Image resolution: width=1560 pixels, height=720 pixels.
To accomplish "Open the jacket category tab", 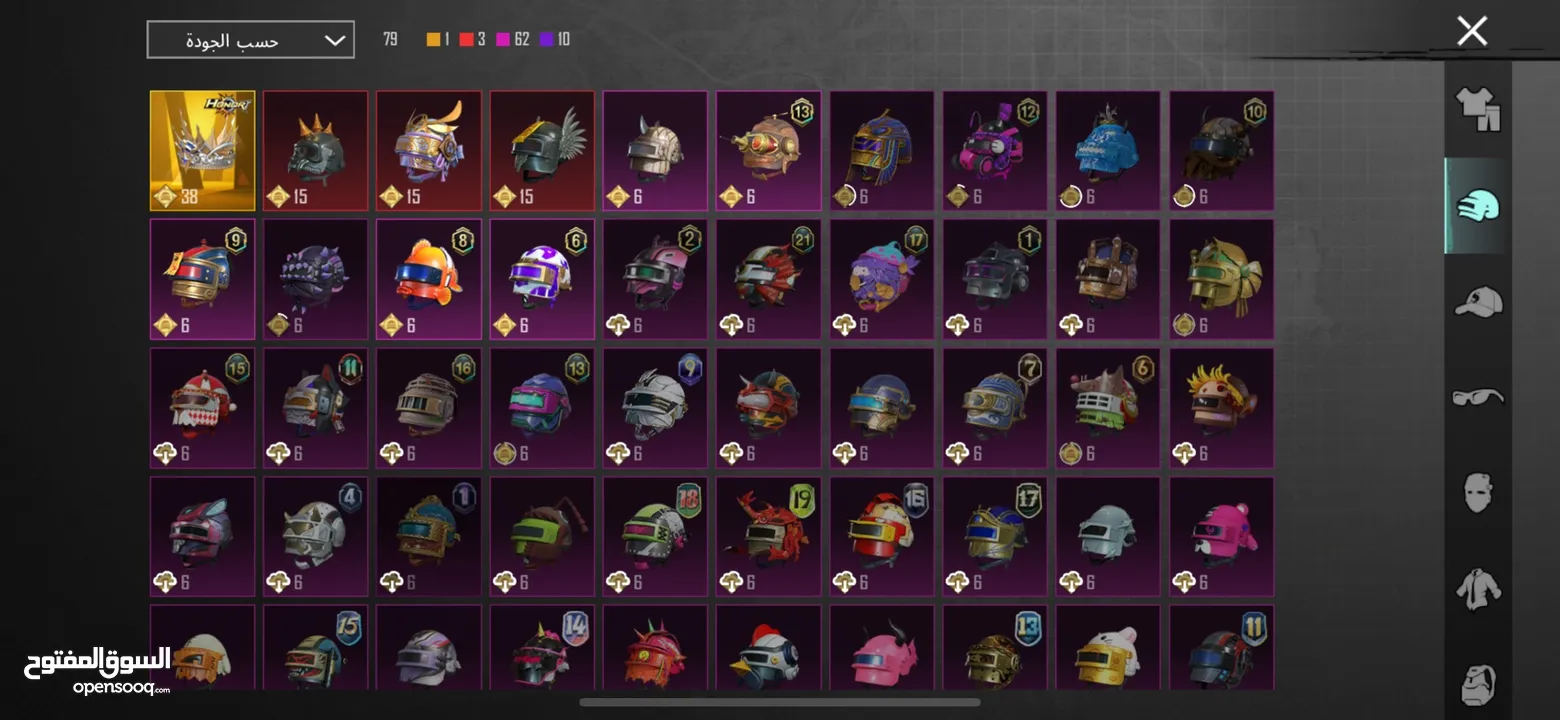I will [1477, 589].
